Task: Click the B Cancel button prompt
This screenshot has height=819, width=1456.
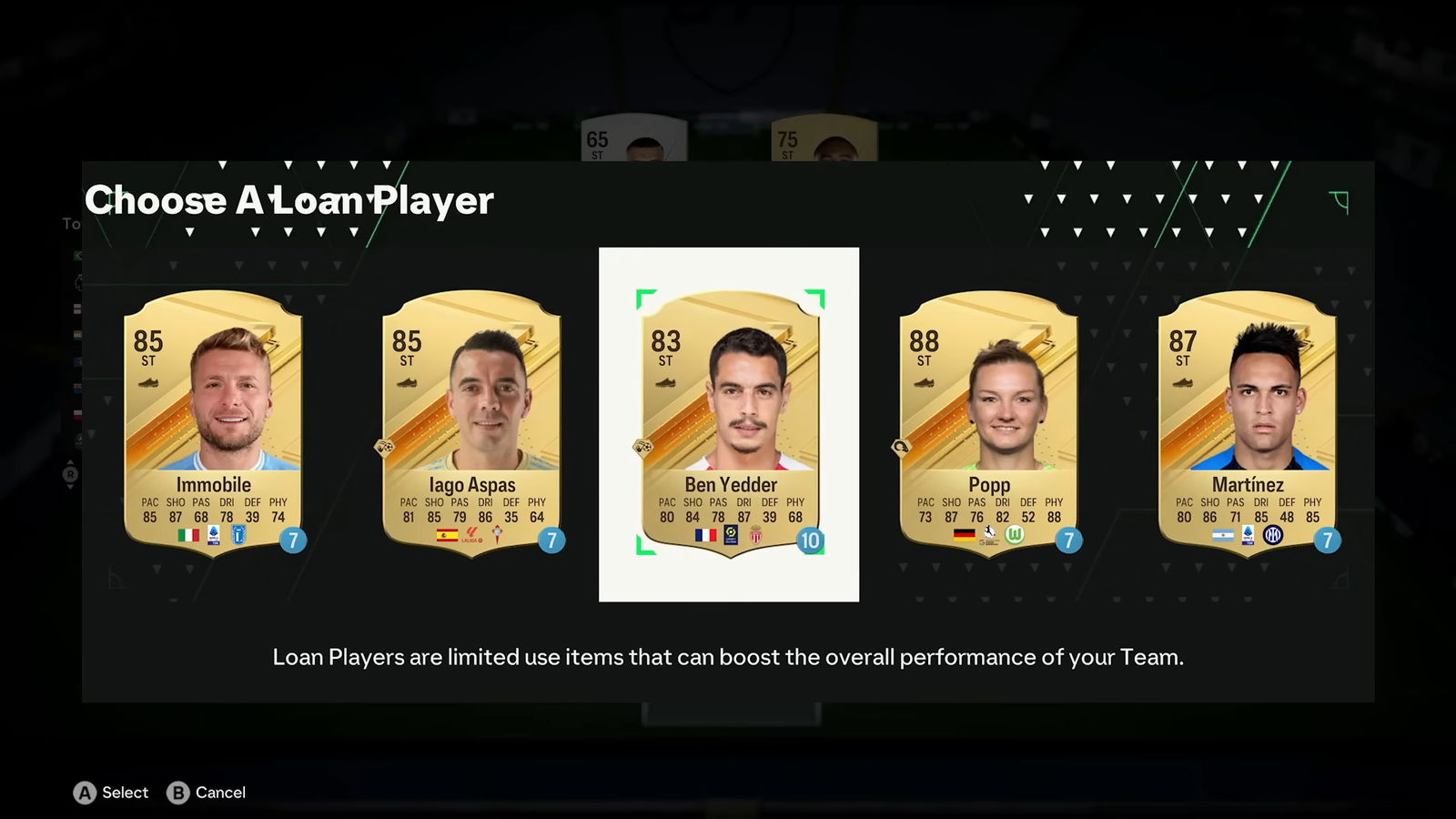Action: point(206,793)
